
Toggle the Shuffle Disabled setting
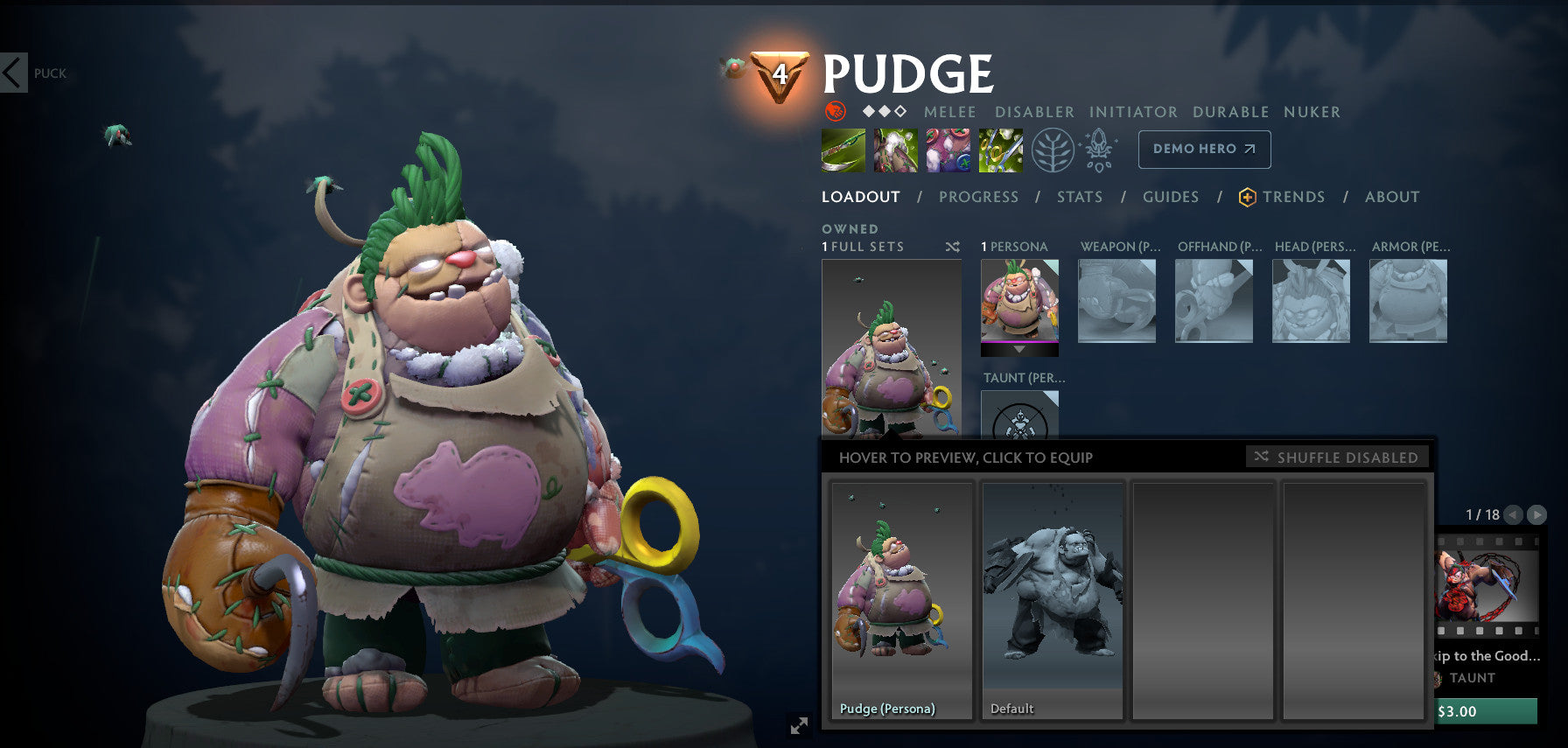pos(1339,457)
